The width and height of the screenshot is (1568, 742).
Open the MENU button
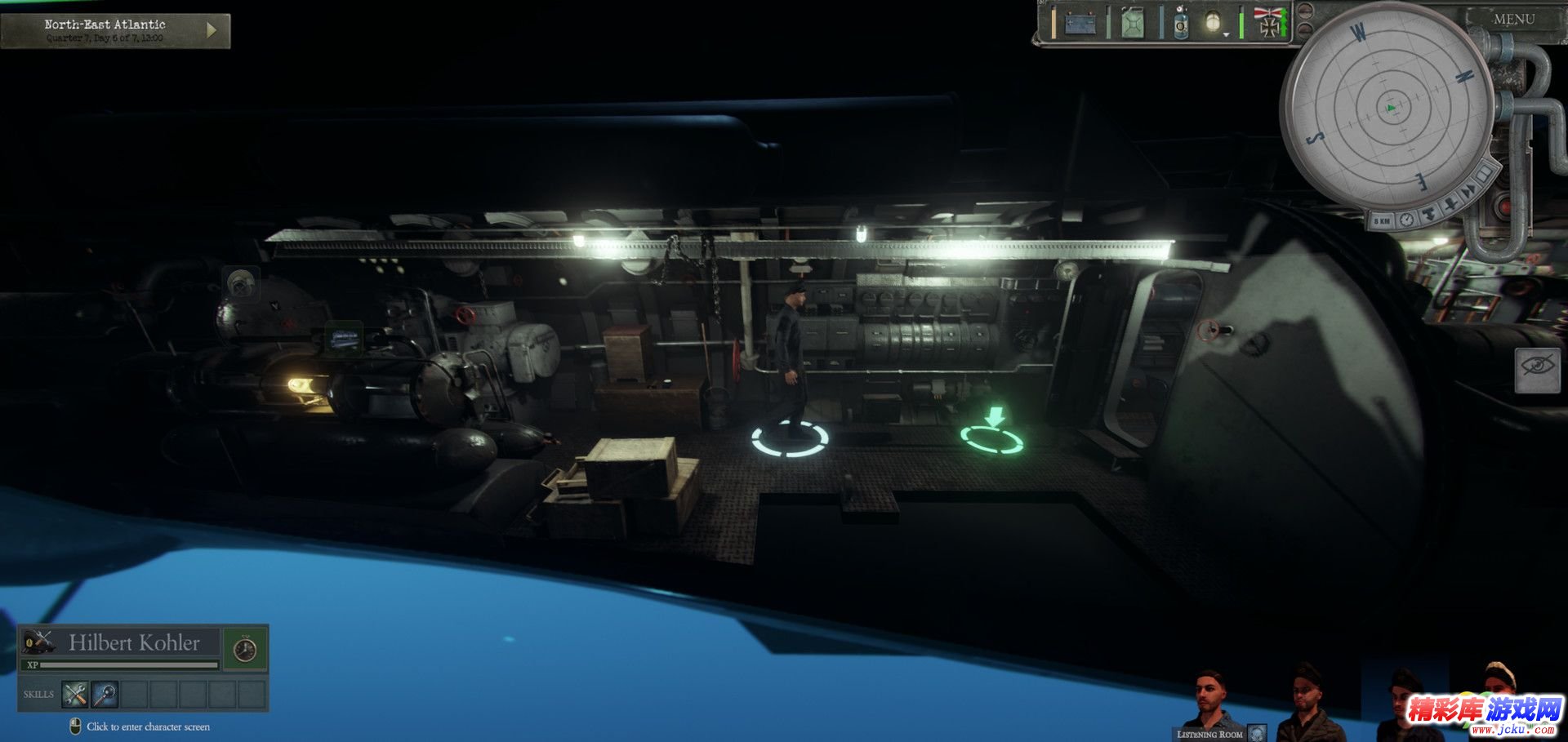(x=1513, y=19)
